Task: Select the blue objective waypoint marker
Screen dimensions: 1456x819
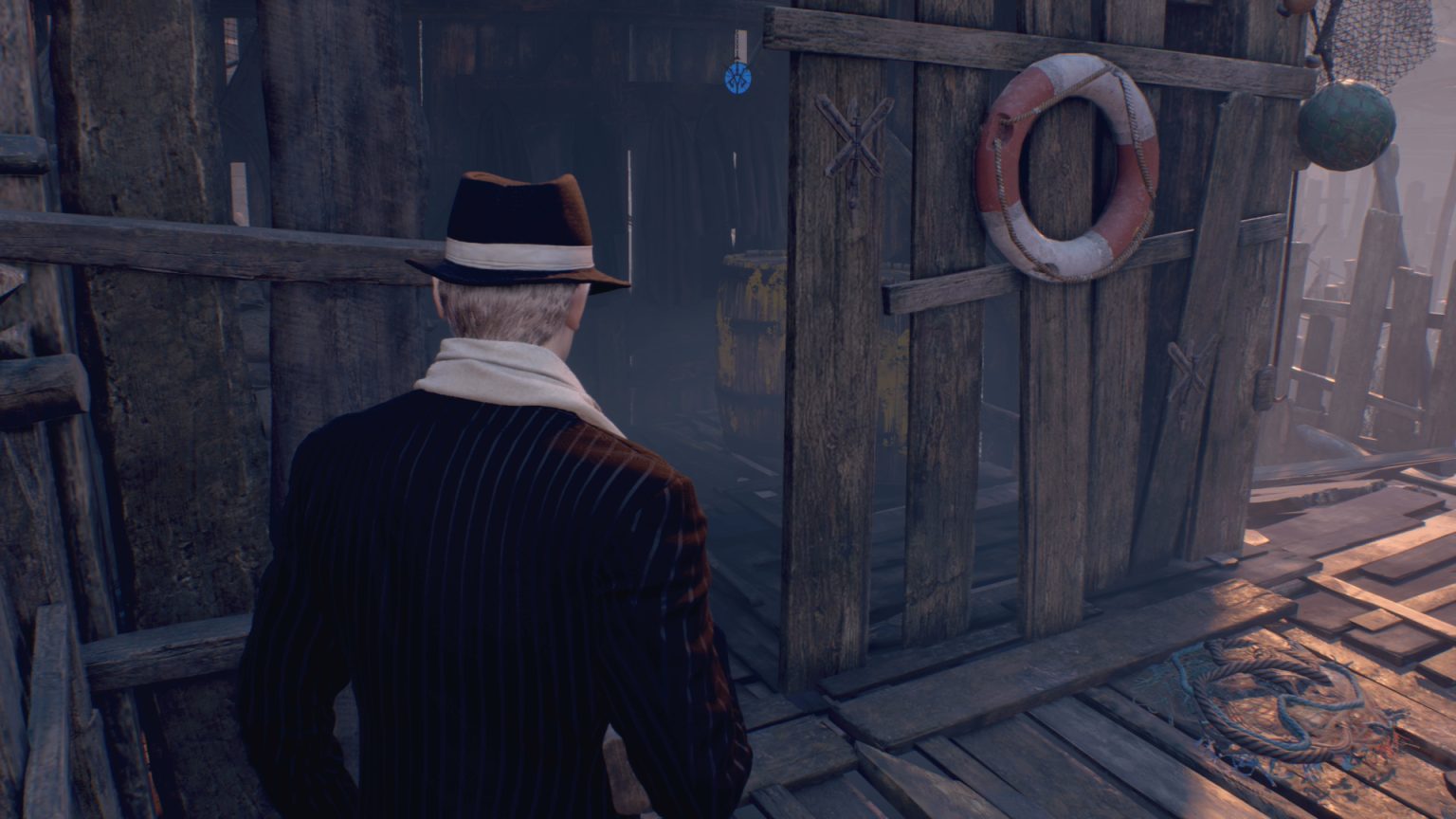Action: (737, 77)
